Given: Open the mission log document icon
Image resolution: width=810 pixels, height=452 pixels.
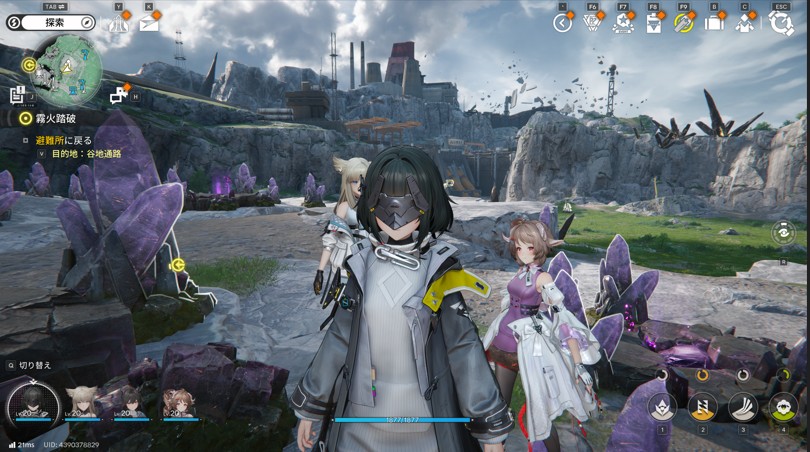Looking at the screenshot, I should click(18, 95).
